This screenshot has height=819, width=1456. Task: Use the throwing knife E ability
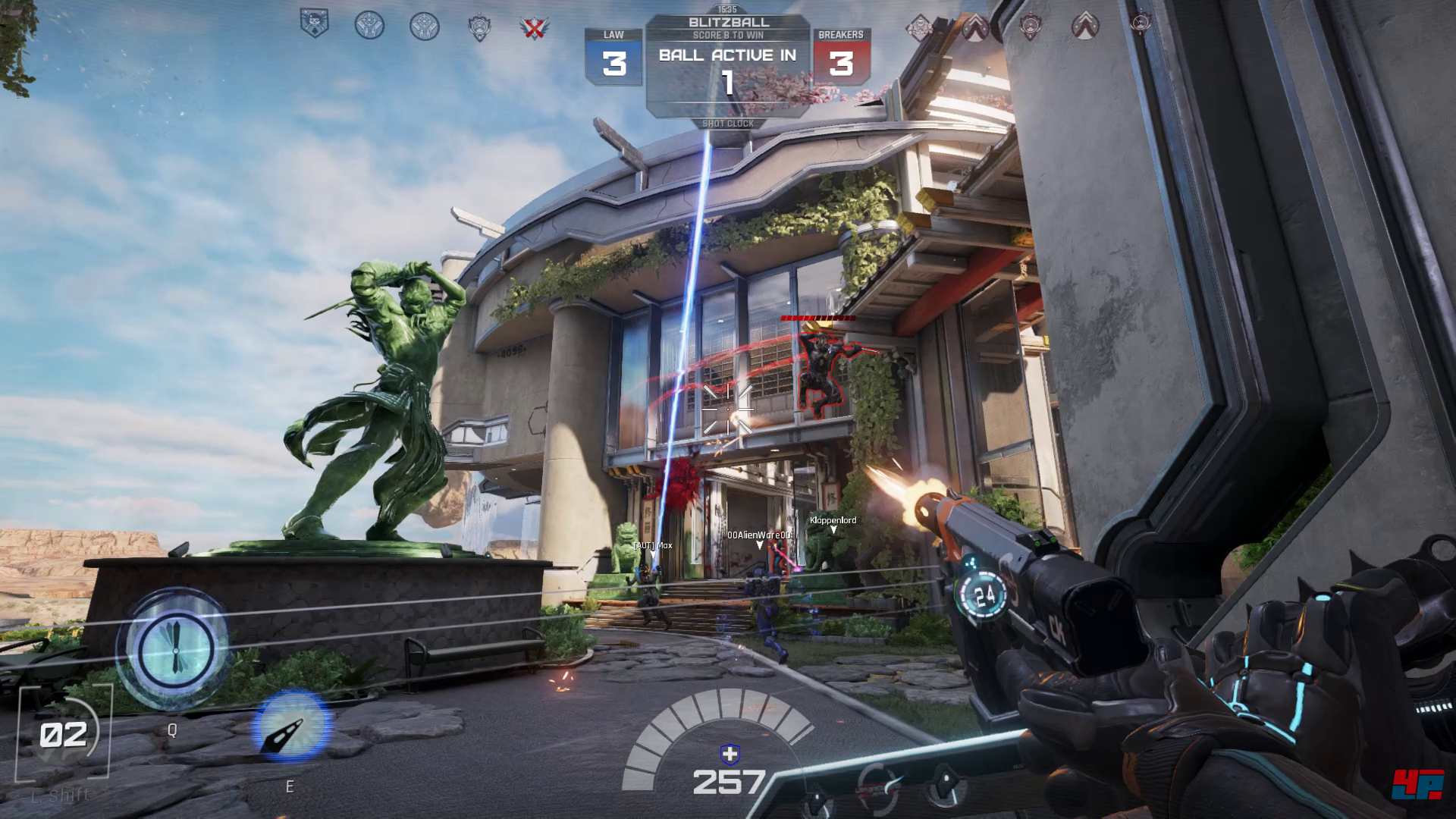pos(290,726)
